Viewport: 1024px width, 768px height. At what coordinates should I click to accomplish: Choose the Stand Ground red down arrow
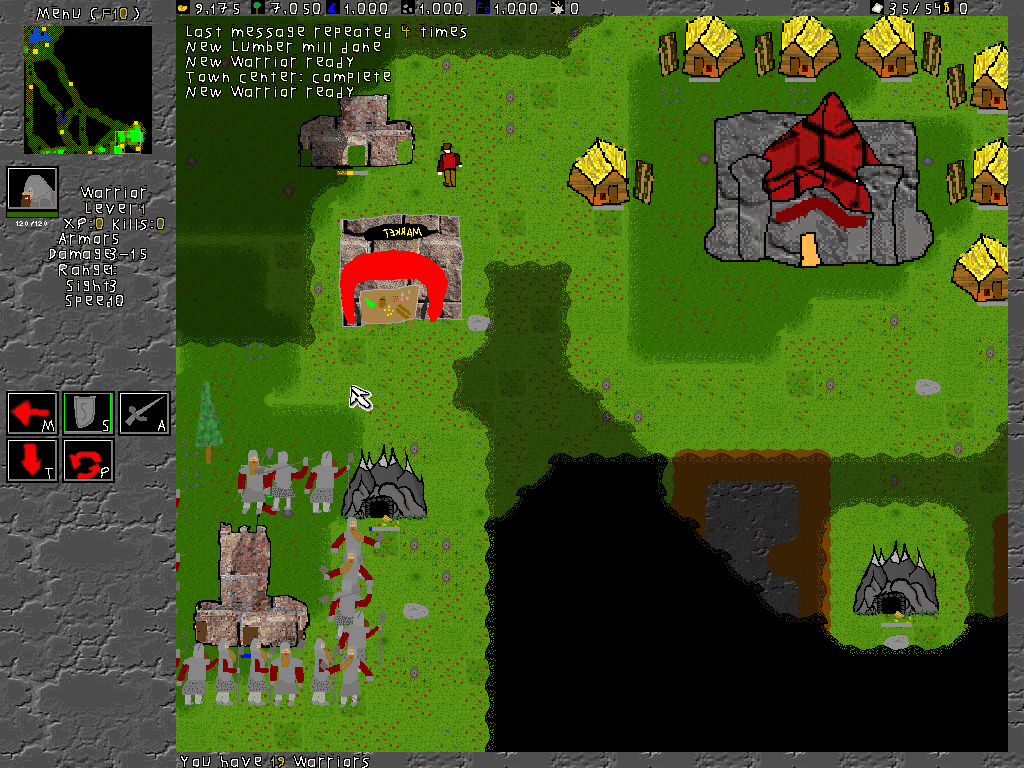click(x=32, y=461)
